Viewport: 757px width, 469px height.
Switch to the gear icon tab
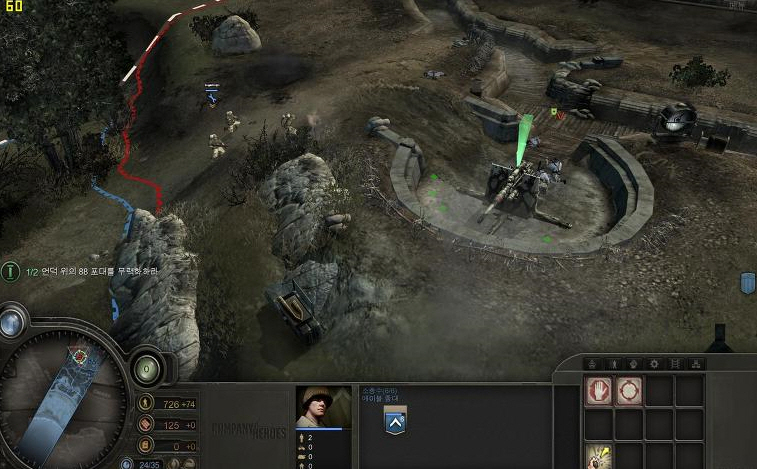pyautogui.click(x=654, y=364)
